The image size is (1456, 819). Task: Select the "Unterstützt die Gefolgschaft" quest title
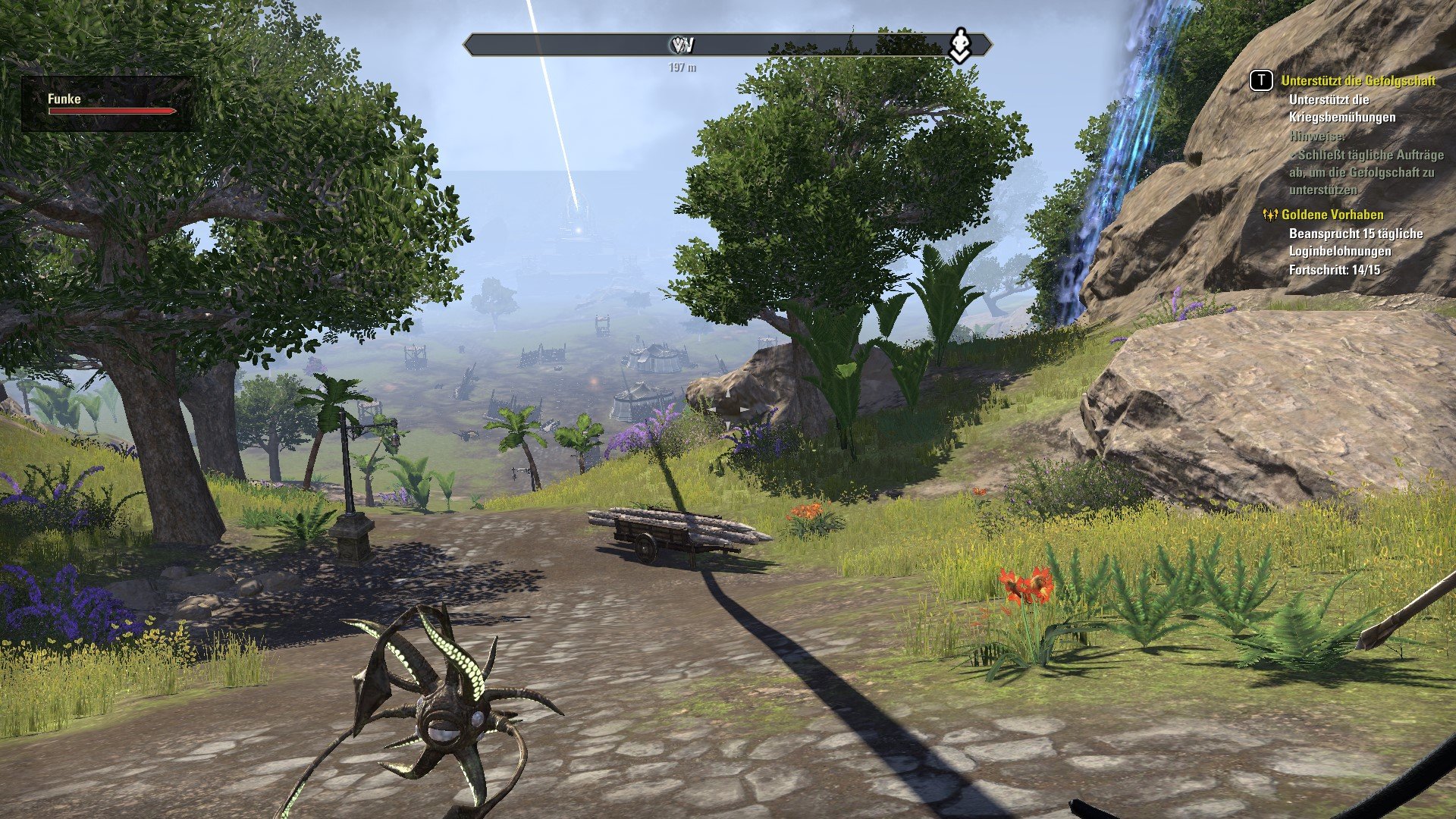(1357, 81)
